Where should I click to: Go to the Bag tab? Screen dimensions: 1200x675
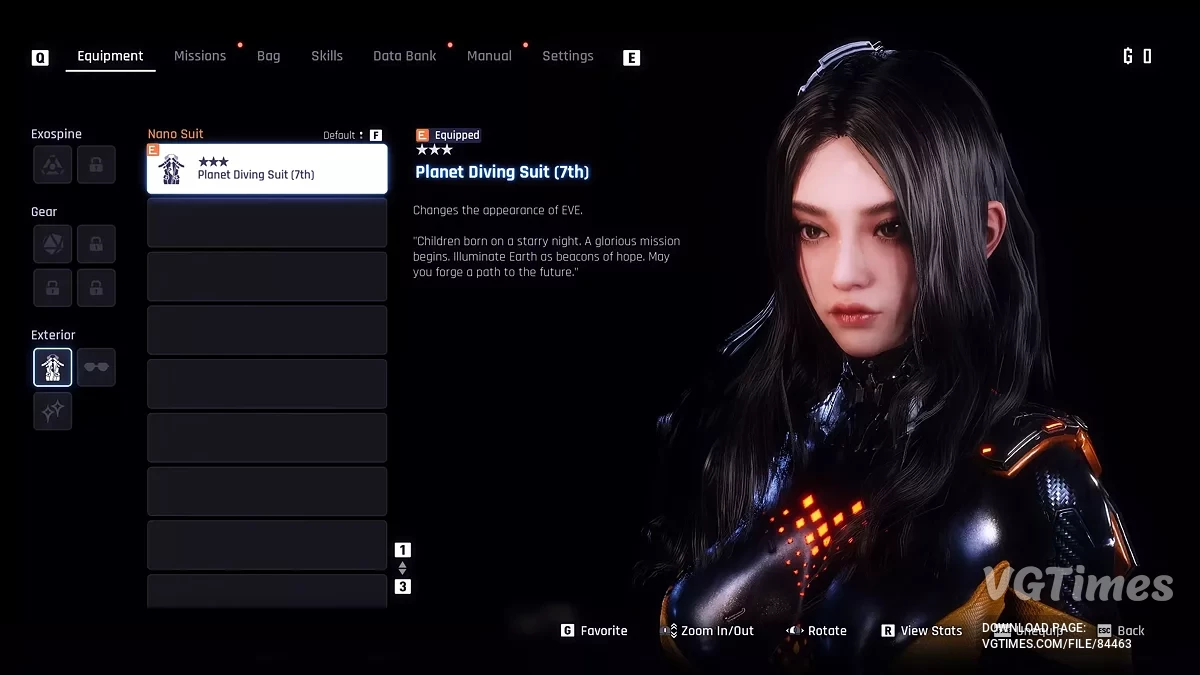click(x=268, y=56)
